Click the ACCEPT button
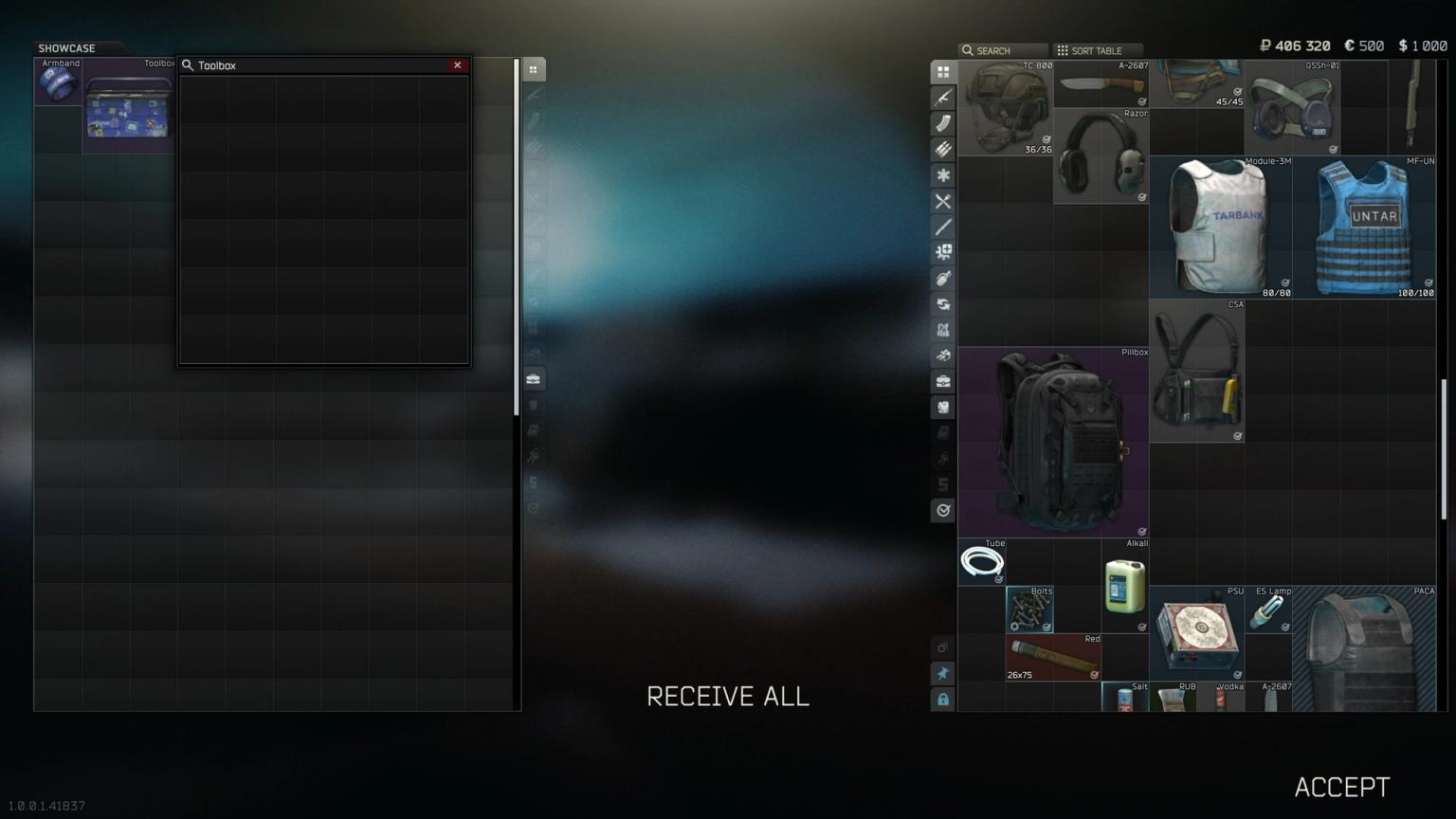 pos(1340,786)
